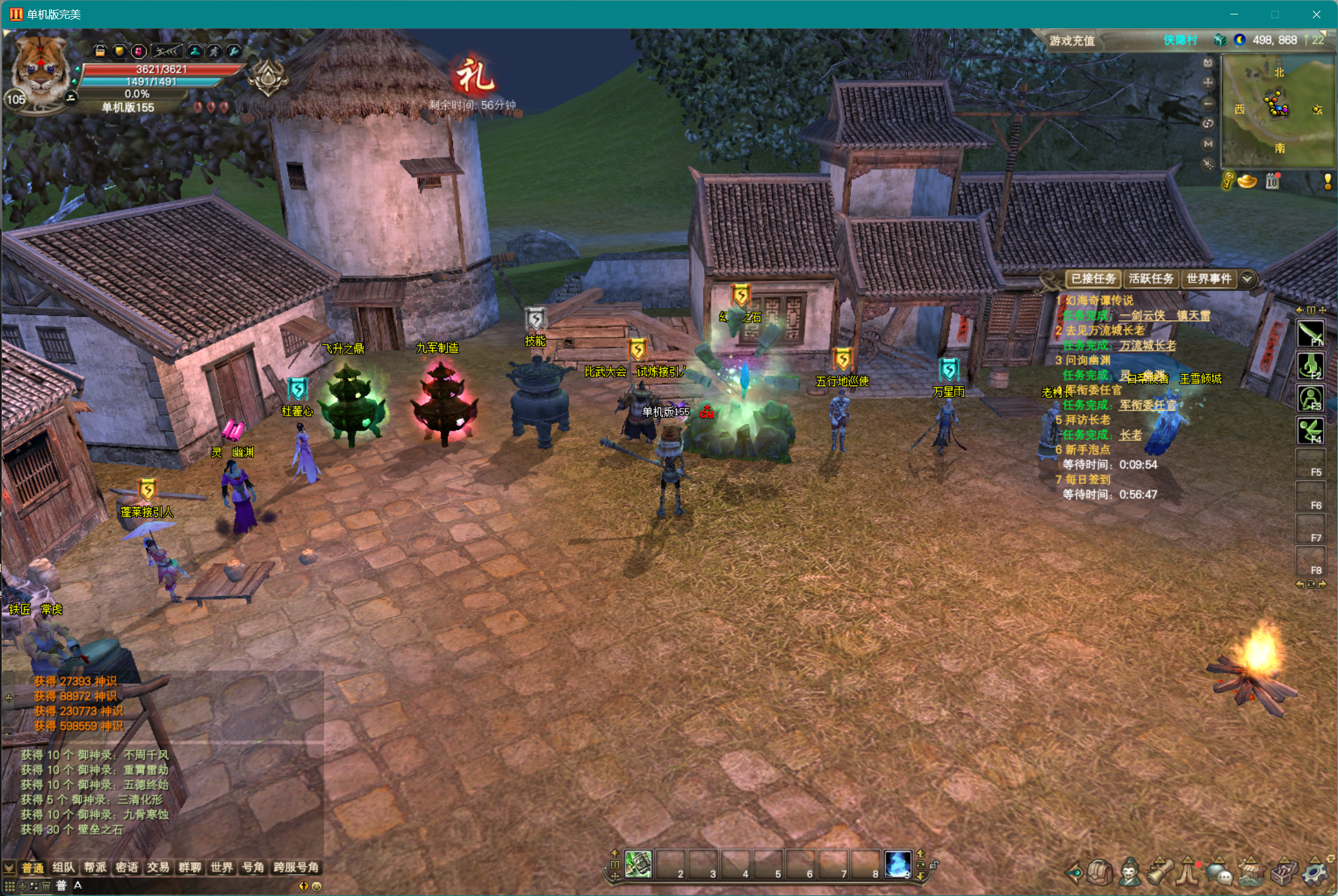Open the backpack inventory icon
Viewport: 1338px width, 896px height.
(1100, 872)
